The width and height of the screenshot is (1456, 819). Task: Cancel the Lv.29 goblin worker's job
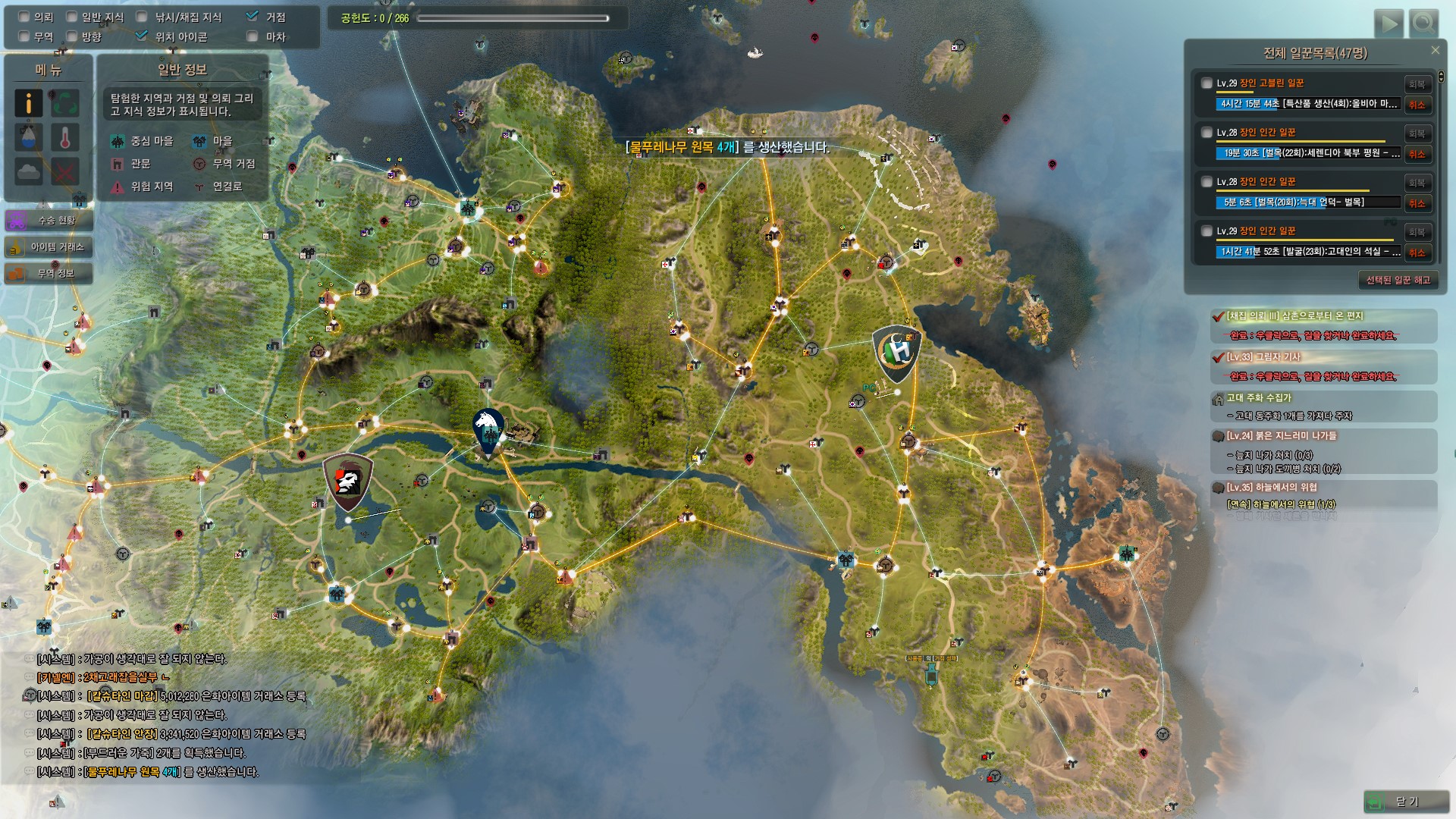click(x=1417, y=105)
